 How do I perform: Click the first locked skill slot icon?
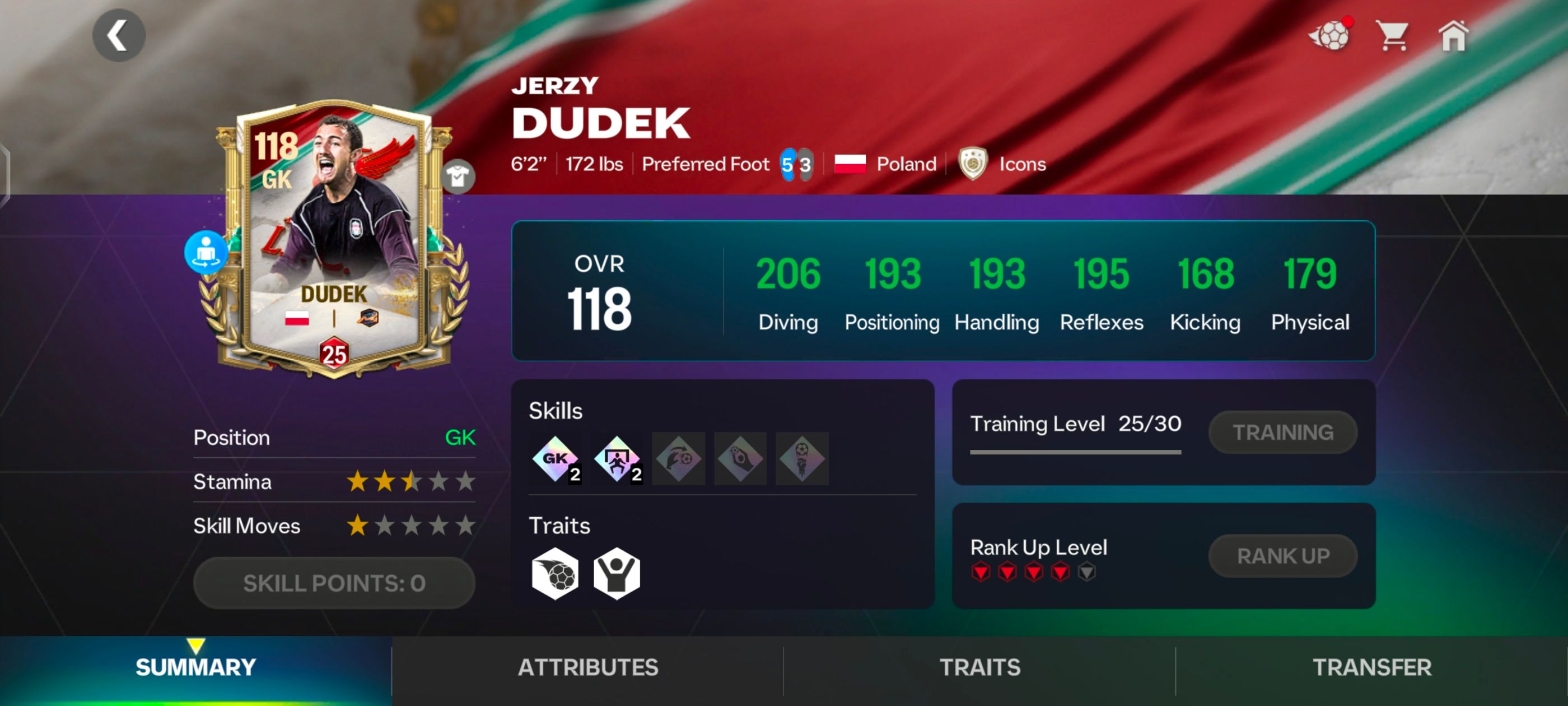(x=678, y=459)
